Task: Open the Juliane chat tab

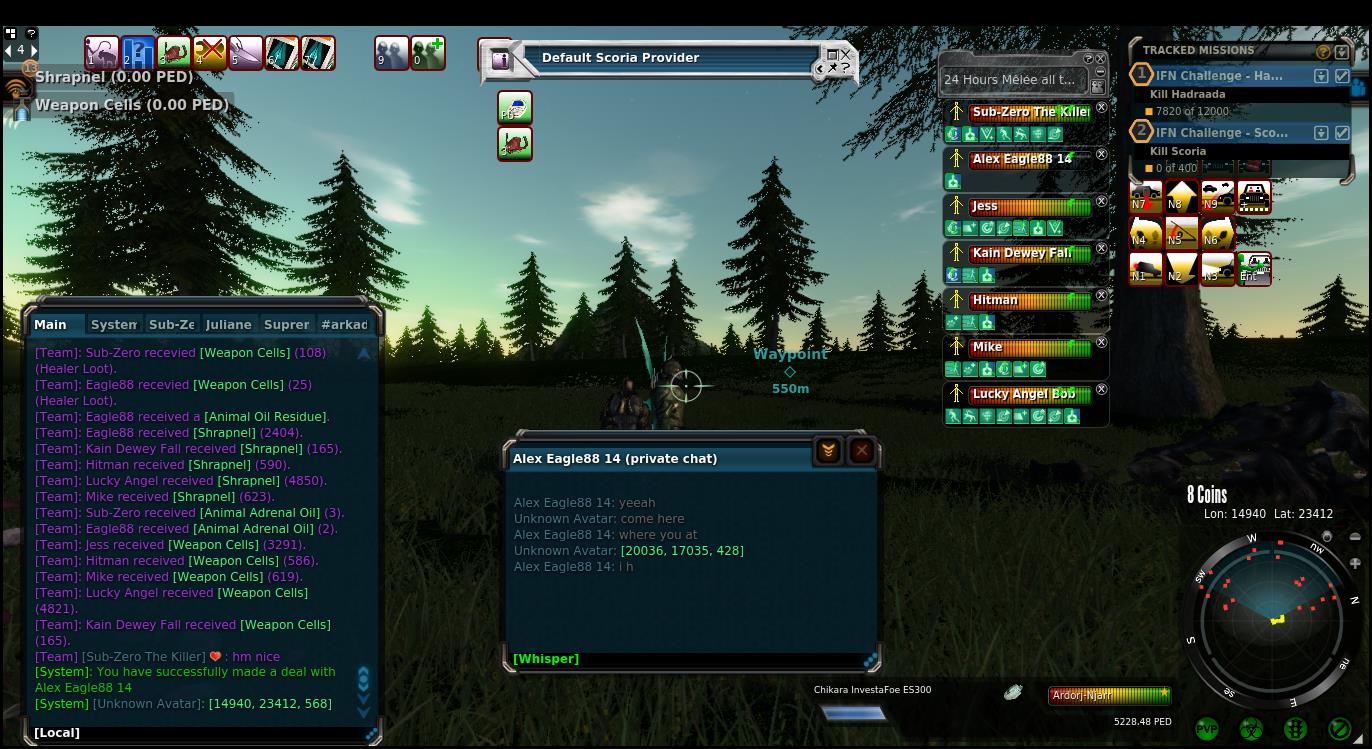Action: click(228, 324)
